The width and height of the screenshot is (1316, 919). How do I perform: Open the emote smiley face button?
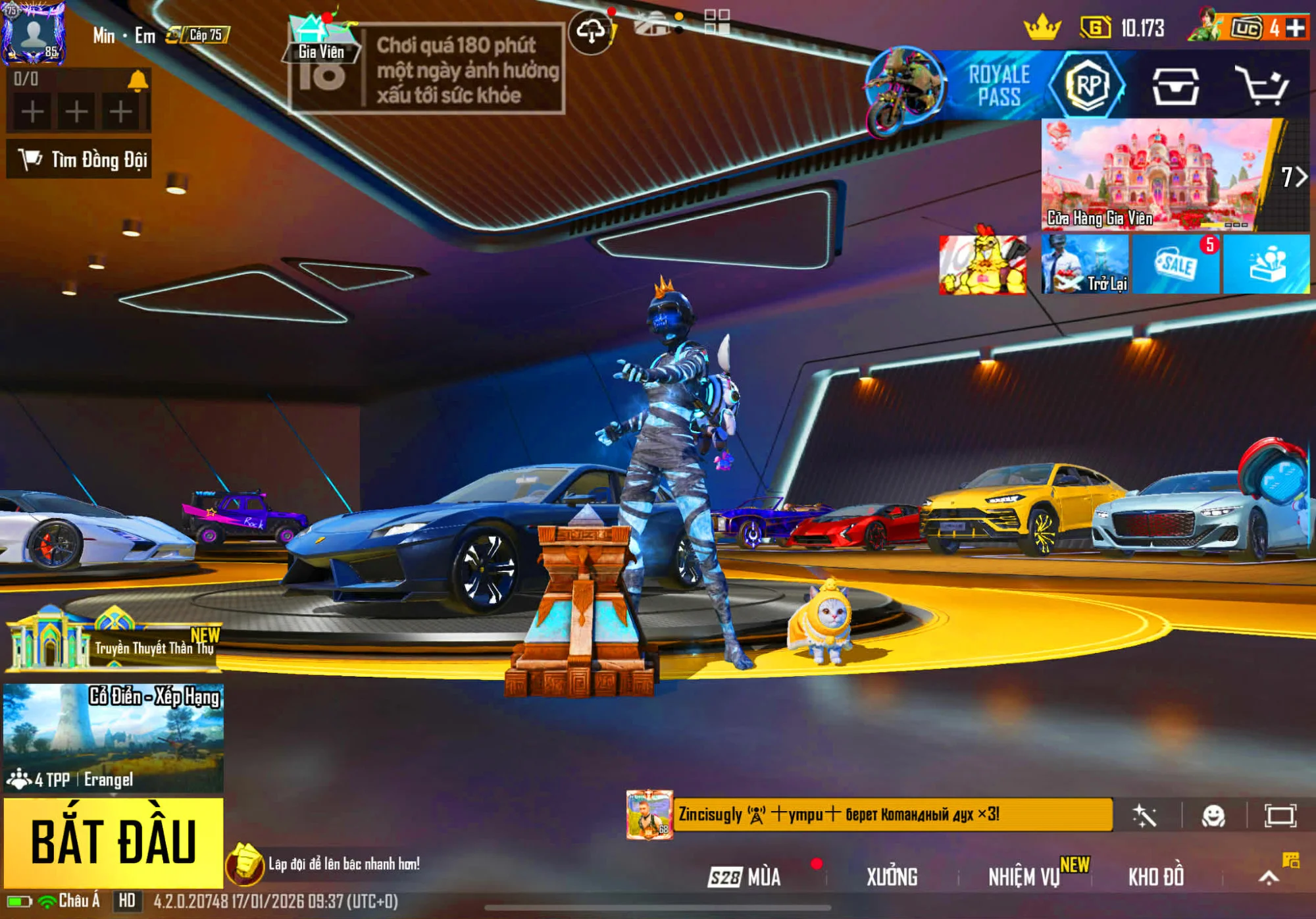tap(1213, 816)
